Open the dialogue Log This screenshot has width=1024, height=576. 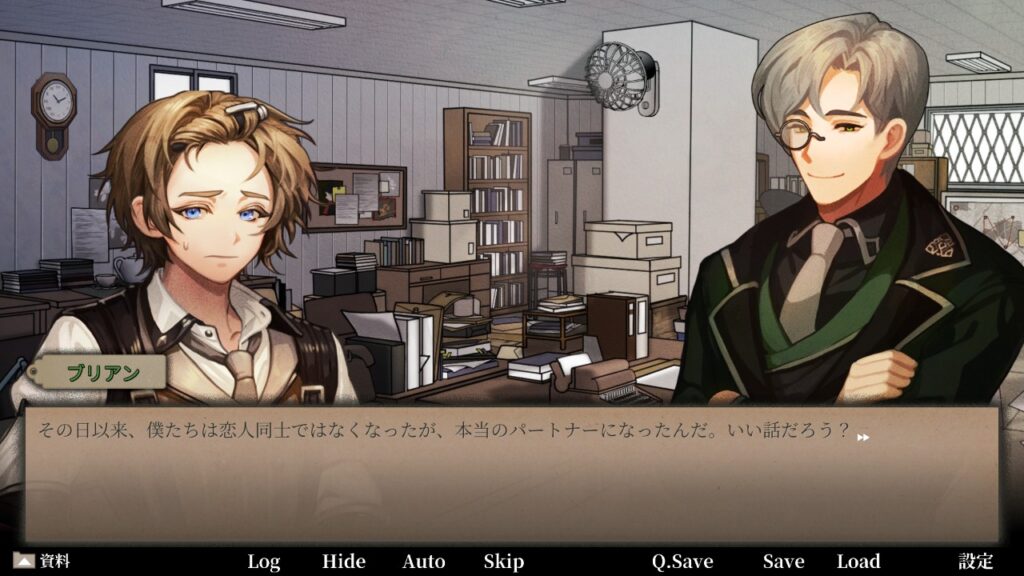264,561
